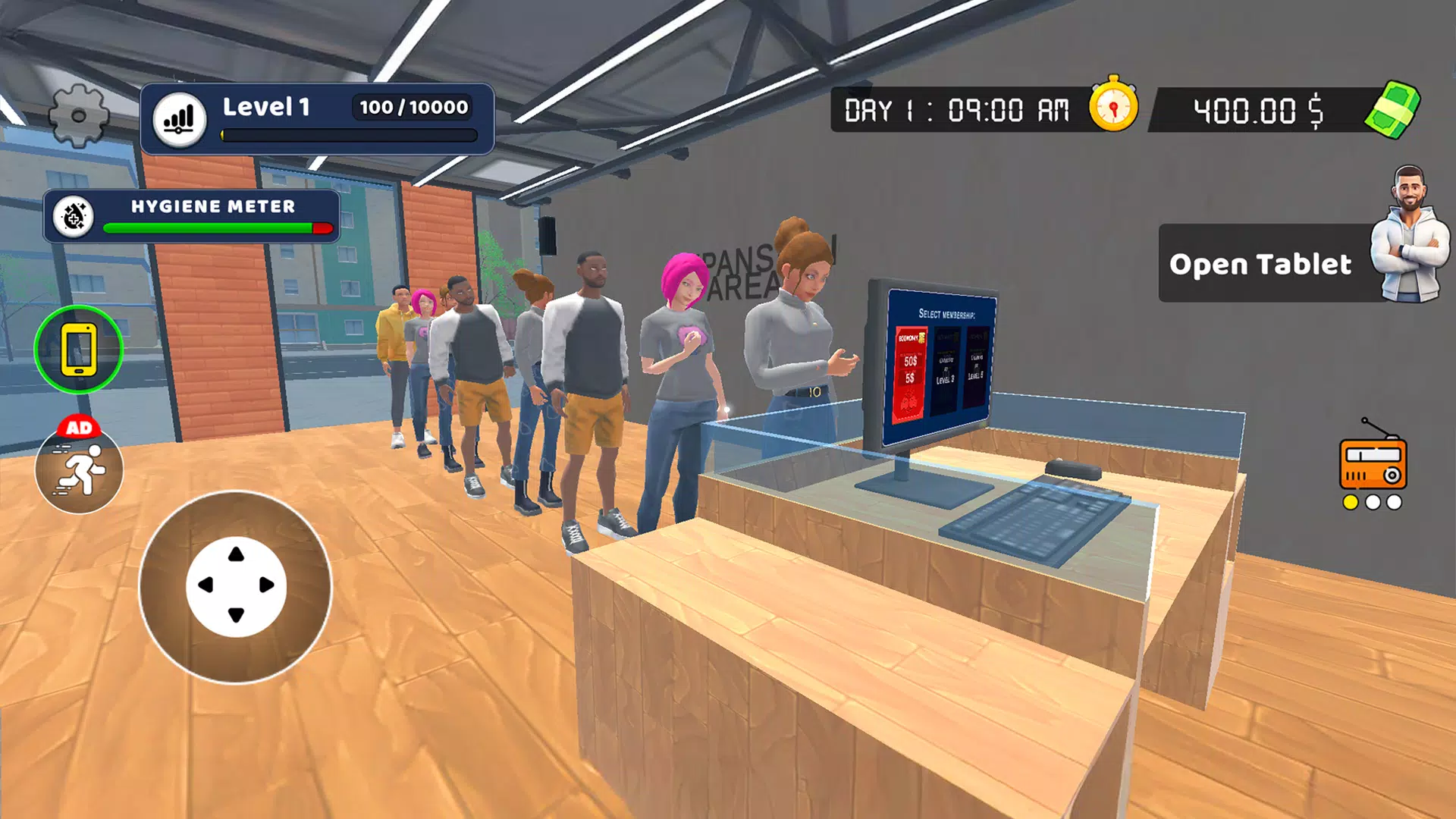Open the orange radio music player
The width and height of the screenshot is (1456, 819).
point(1373,463)
